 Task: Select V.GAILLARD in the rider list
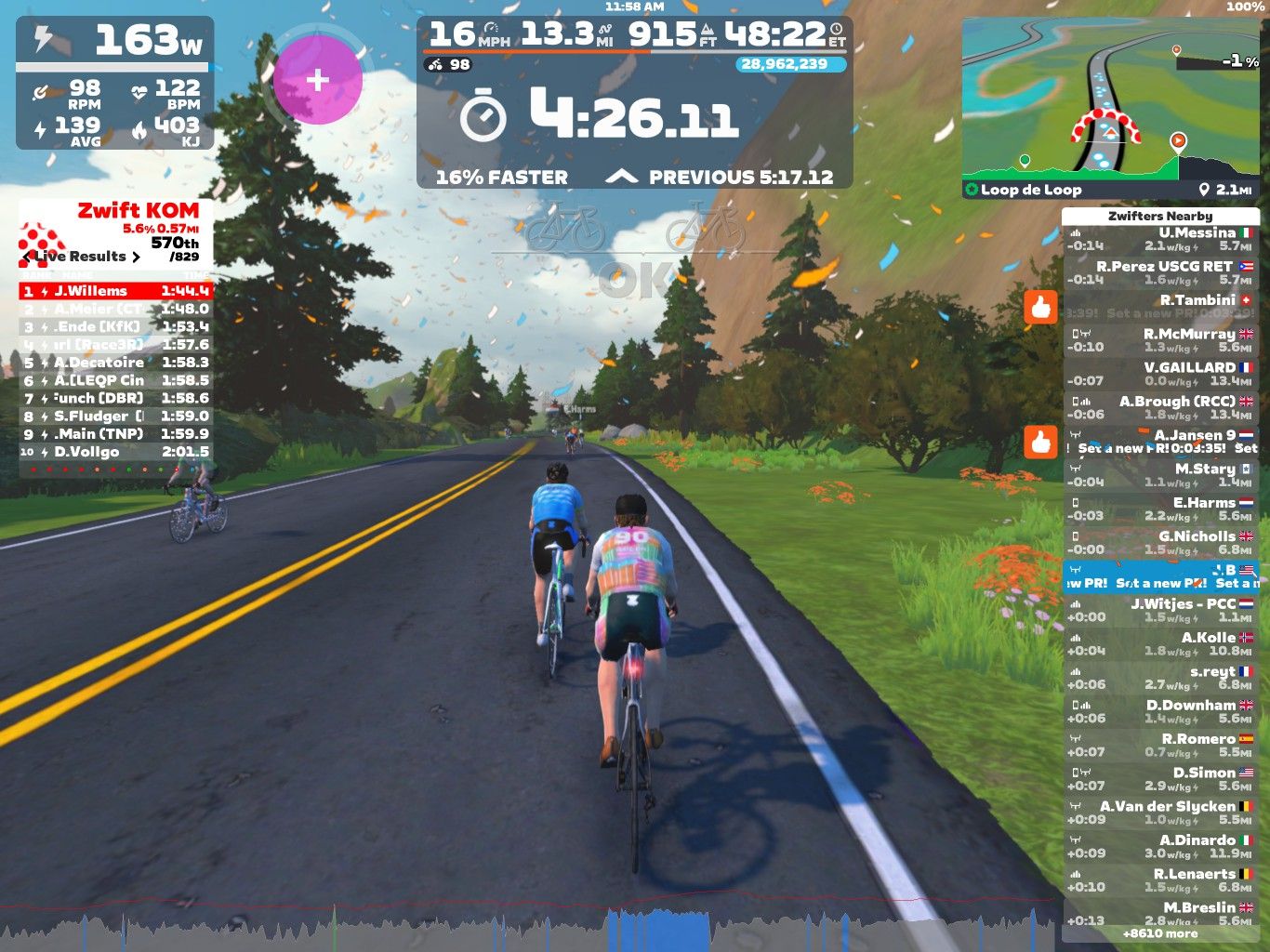[x=1160, y=374]
